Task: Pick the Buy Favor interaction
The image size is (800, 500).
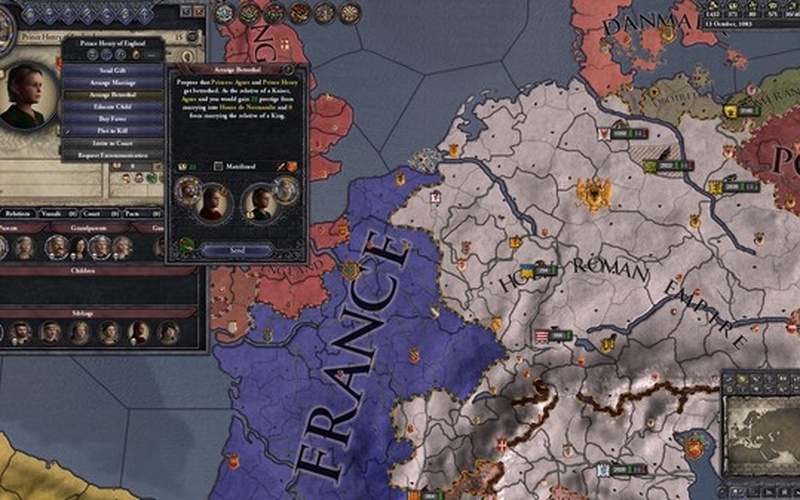Action: point(113,119)
